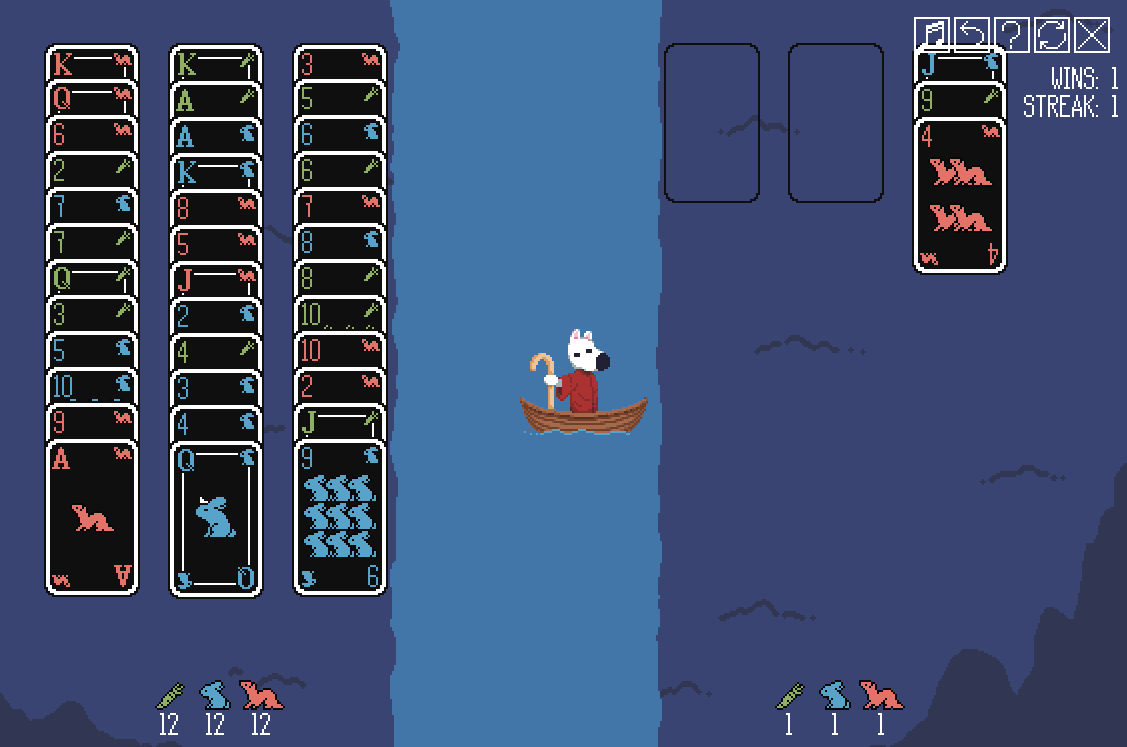The width and height of the screenshot is (1127, 747).
Task: Select the green King of carrots card
Action: click(x=216, y=62)
